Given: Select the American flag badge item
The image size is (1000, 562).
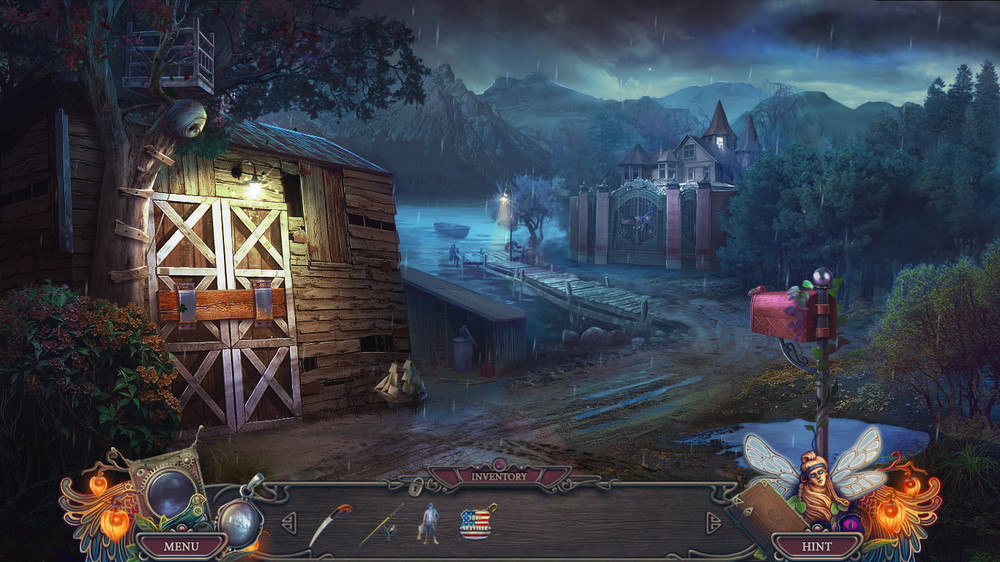Looking at the screenshot, I should (475, 522).
